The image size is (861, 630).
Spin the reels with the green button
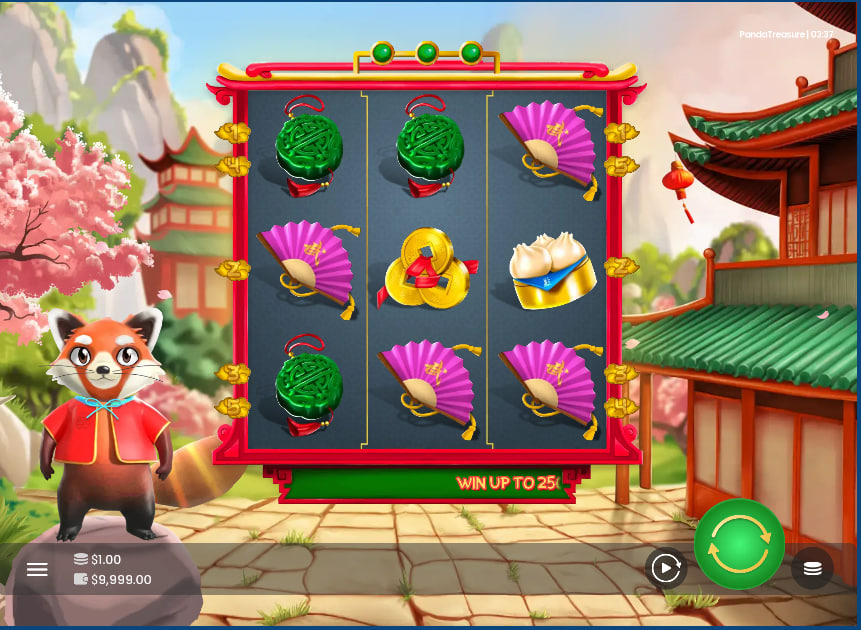click(x=739, y=544)
